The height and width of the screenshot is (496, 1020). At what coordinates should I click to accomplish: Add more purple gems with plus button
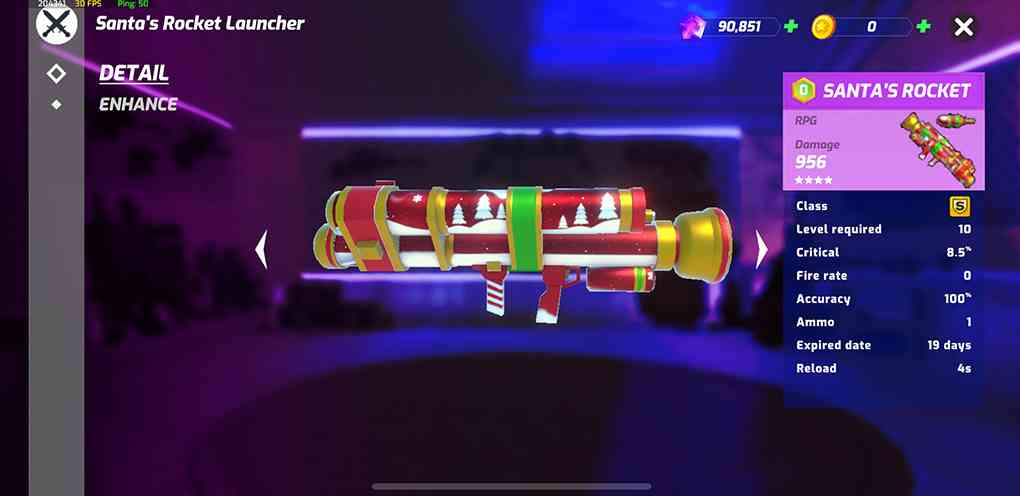click(x=791, y=27)
